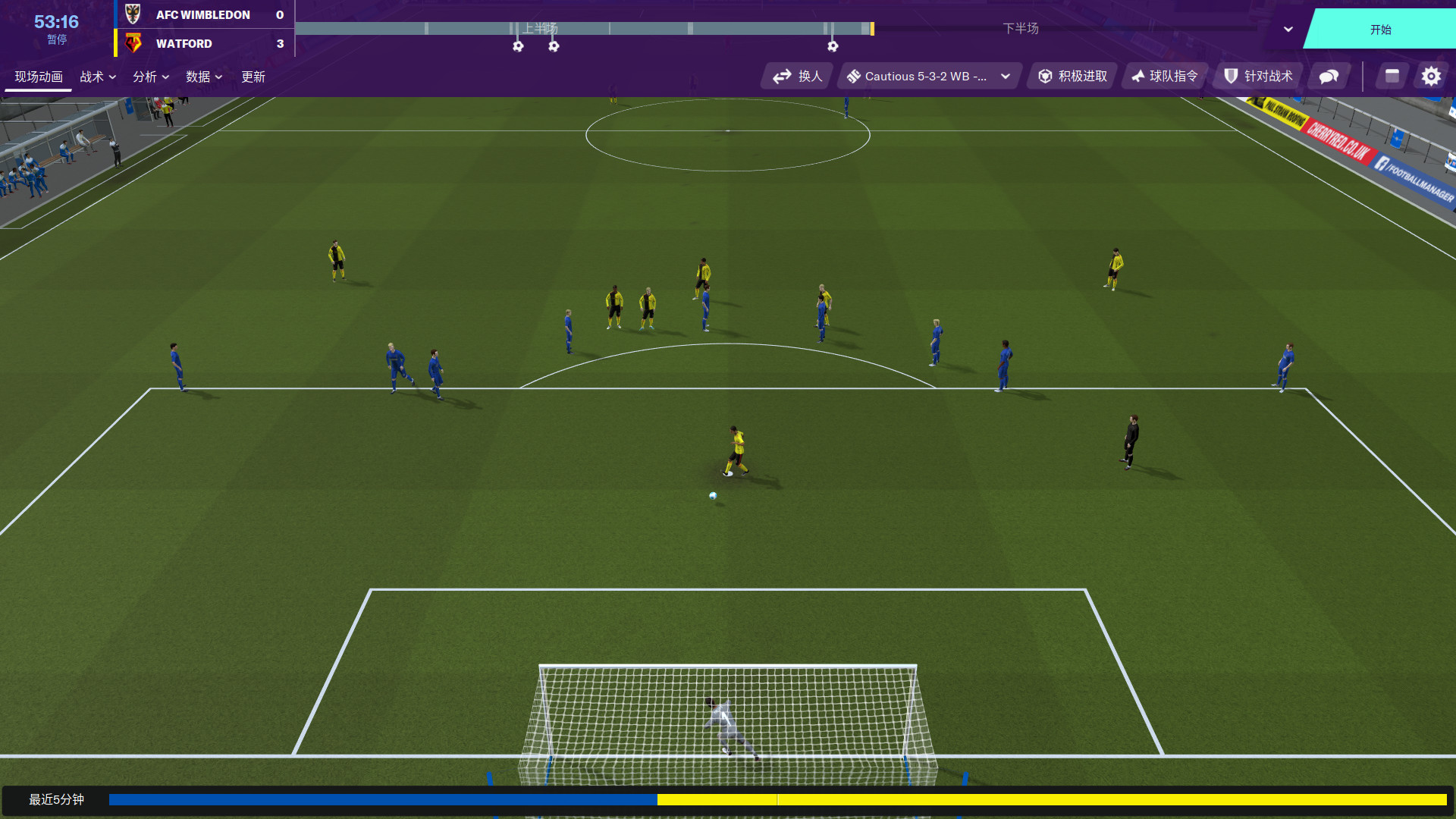Open the 数据 menu
This screenshot has width=1456, height=819.
pyautogui.click(x=202, y=77)
